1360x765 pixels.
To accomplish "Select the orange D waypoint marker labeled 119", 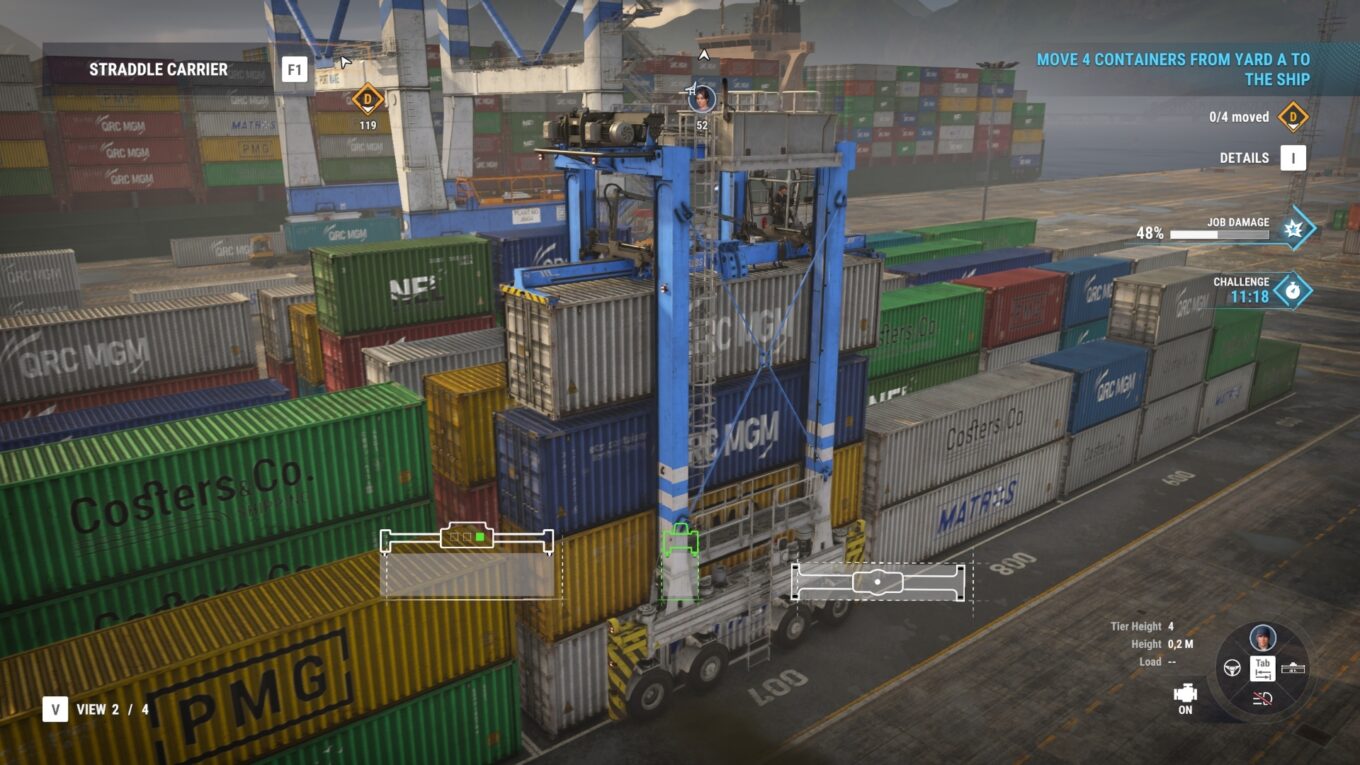I will tap(368, 98).
